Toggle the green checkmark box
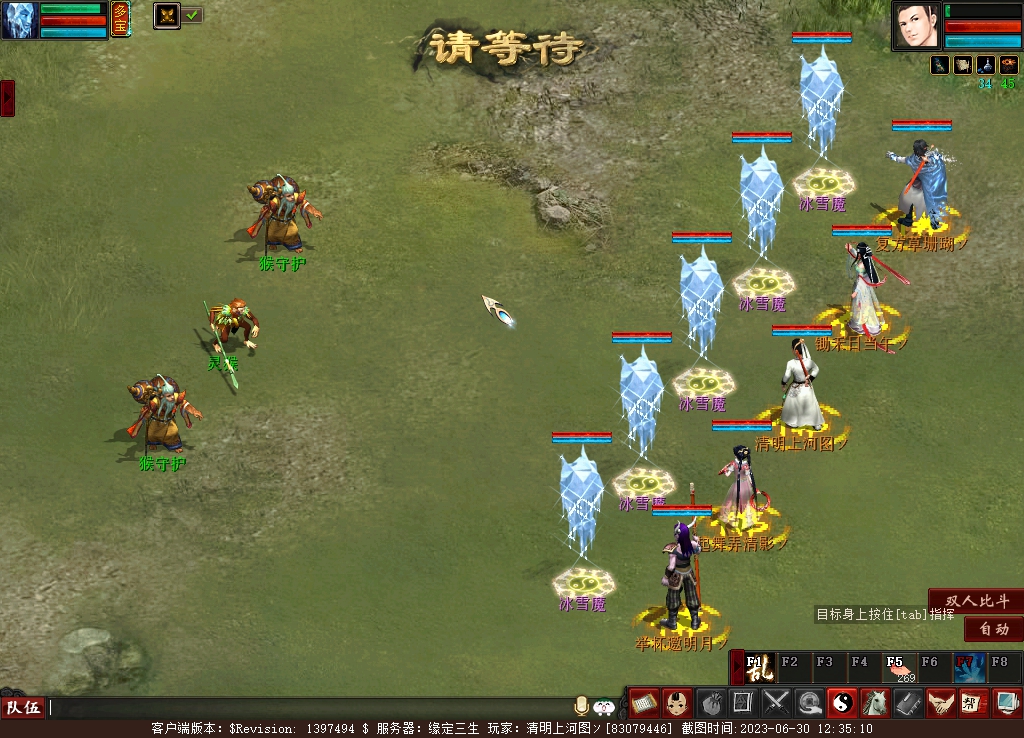Image resolution: width=1024 pixels, height=738 pixels. pos(193,15)
